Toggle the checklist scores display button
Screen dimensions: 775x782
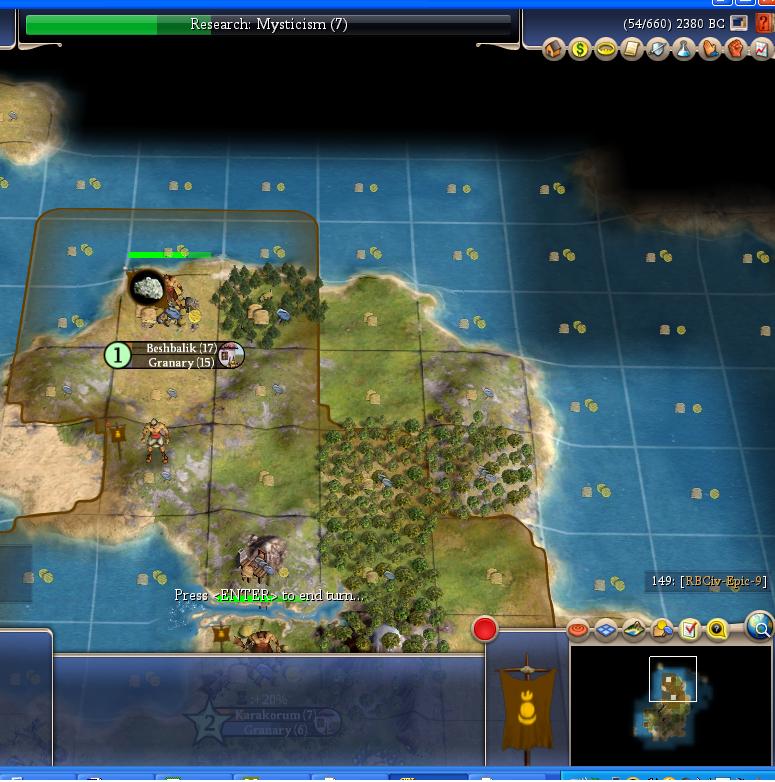(690, 629)
